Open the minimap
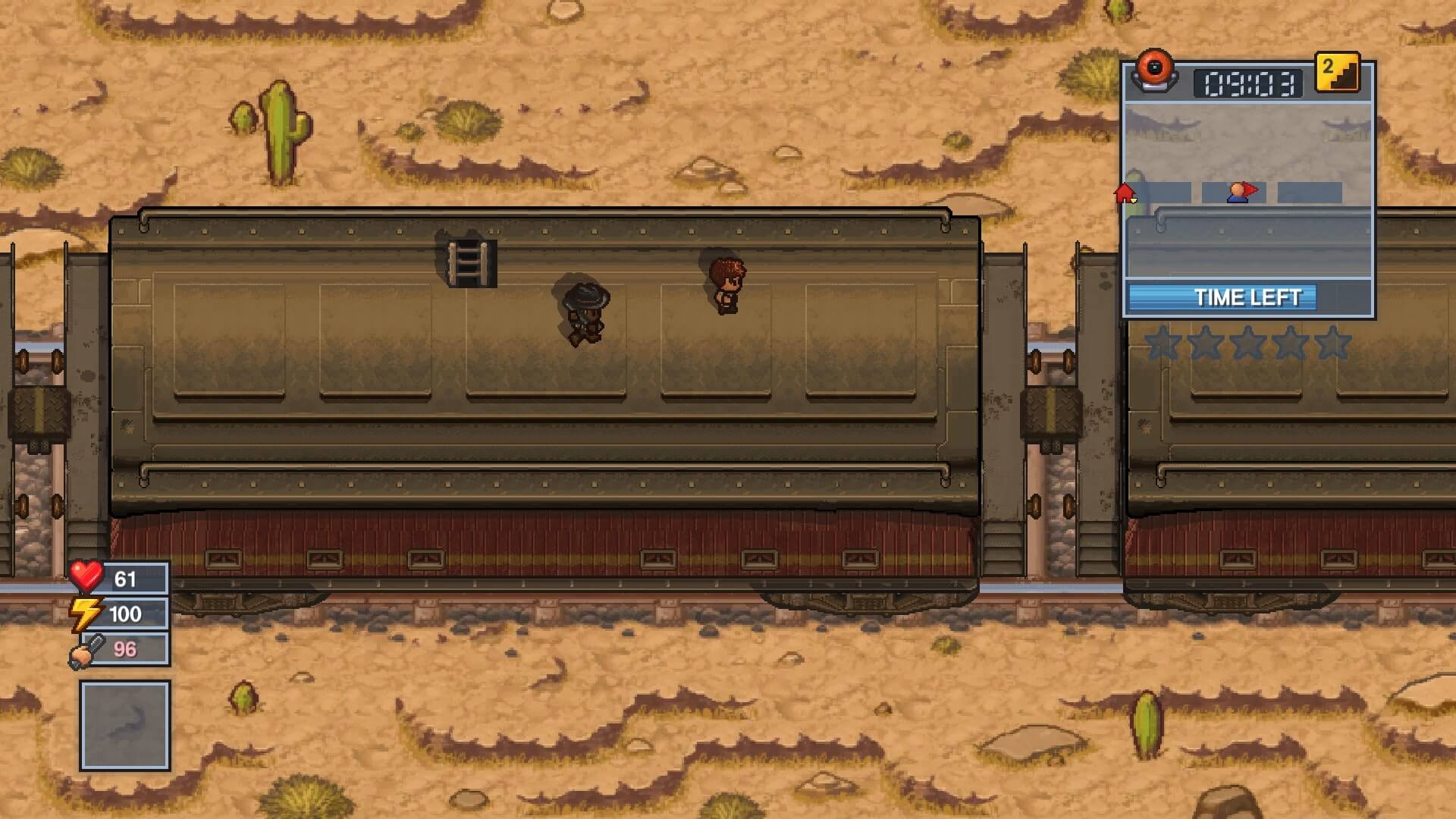 click(x=1247, y=190)
